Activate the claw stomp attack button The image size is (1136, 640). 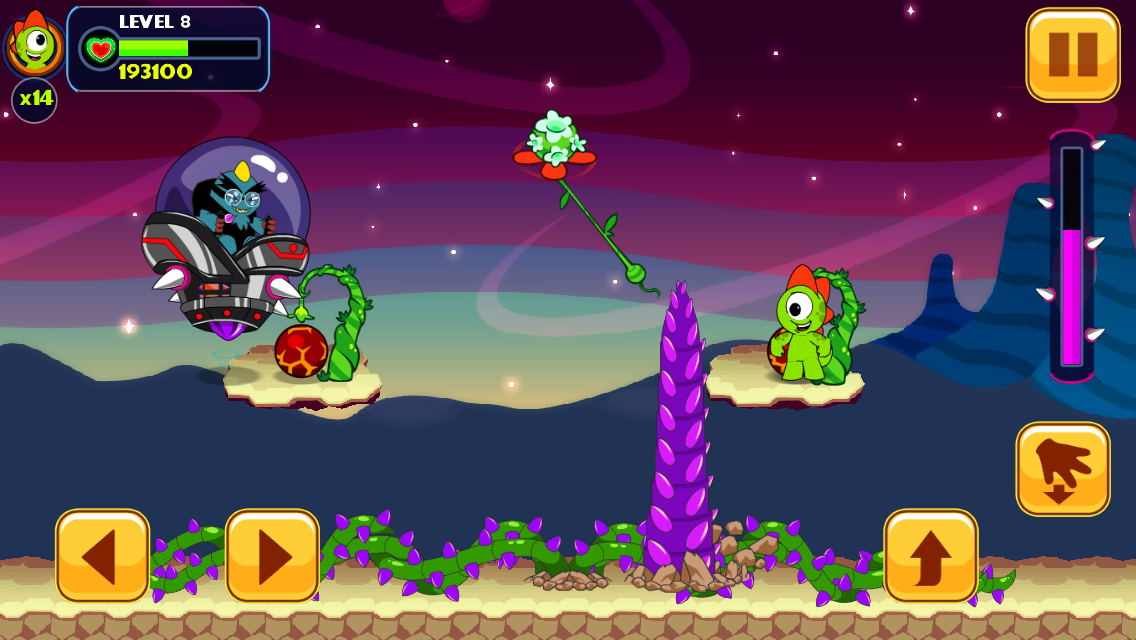click(1062, 468)
